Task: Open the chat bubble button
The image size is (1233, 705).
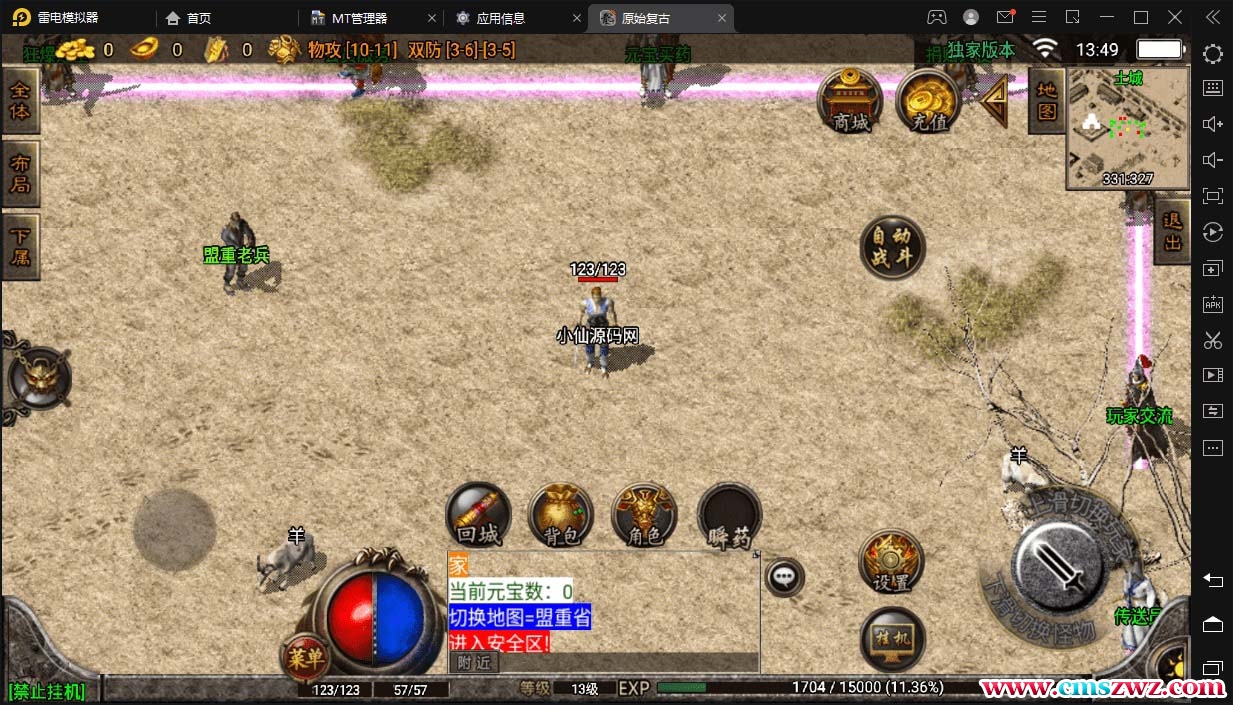Action: click(x=785, y=576)
